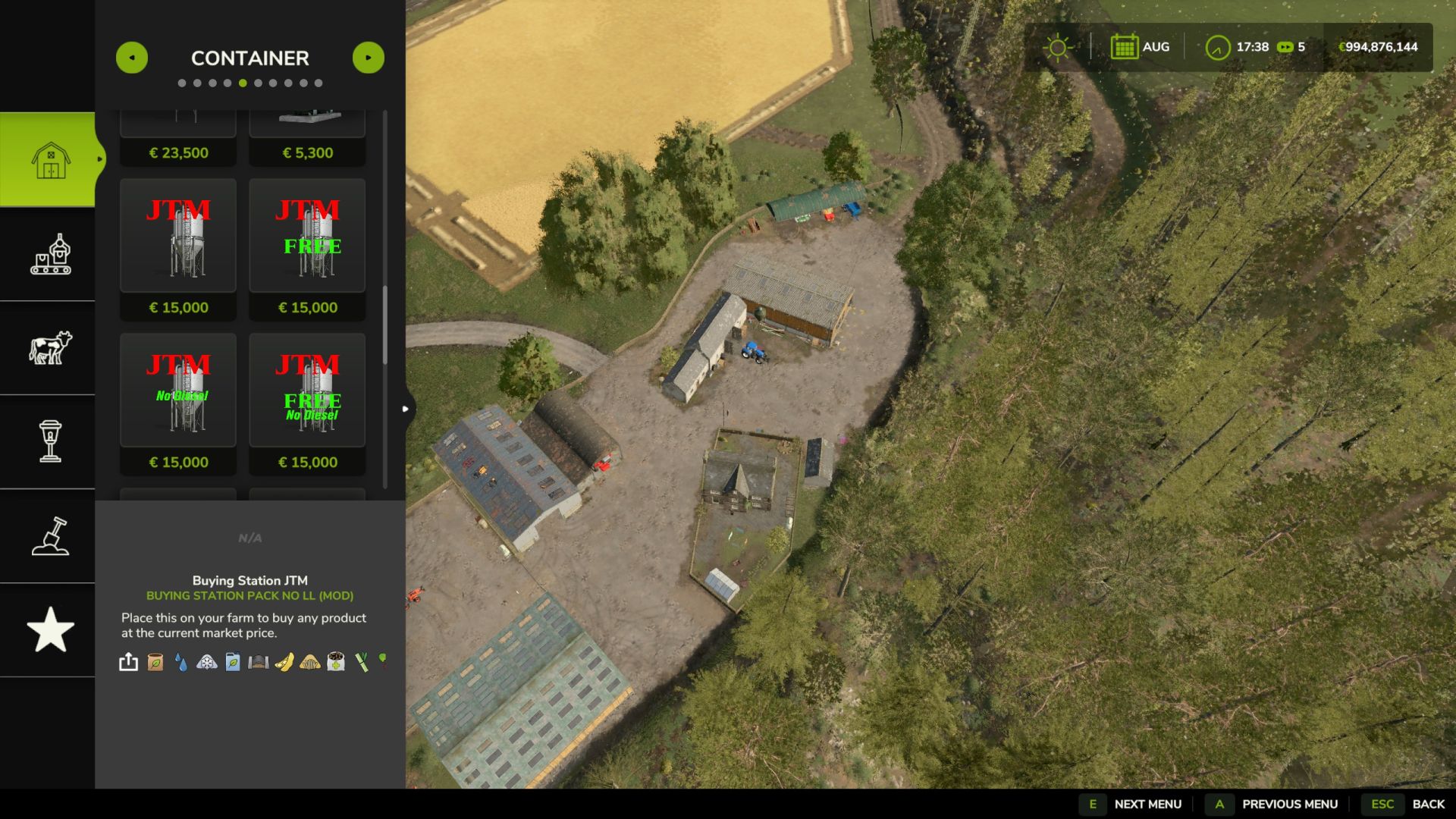Open the Decoration lamp post category
Viewport: 1456px width, 819px height.
coord(49,441)
